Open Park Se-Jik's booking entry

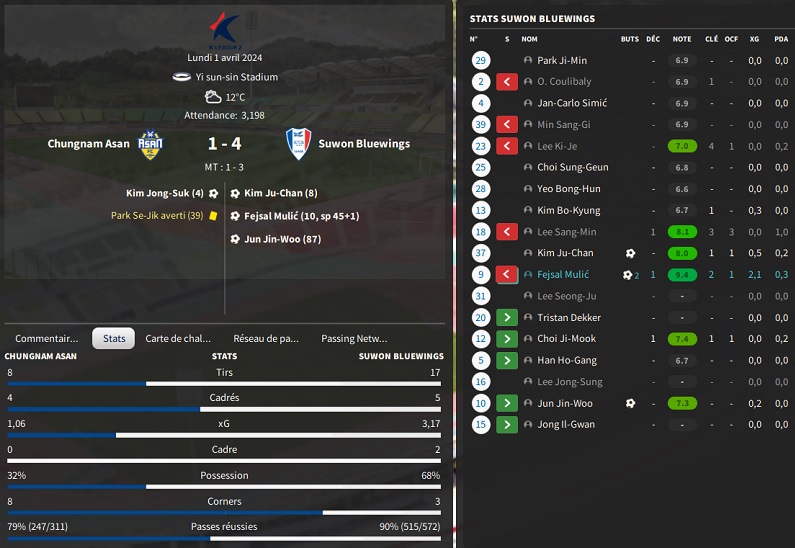tap(157, 215)
